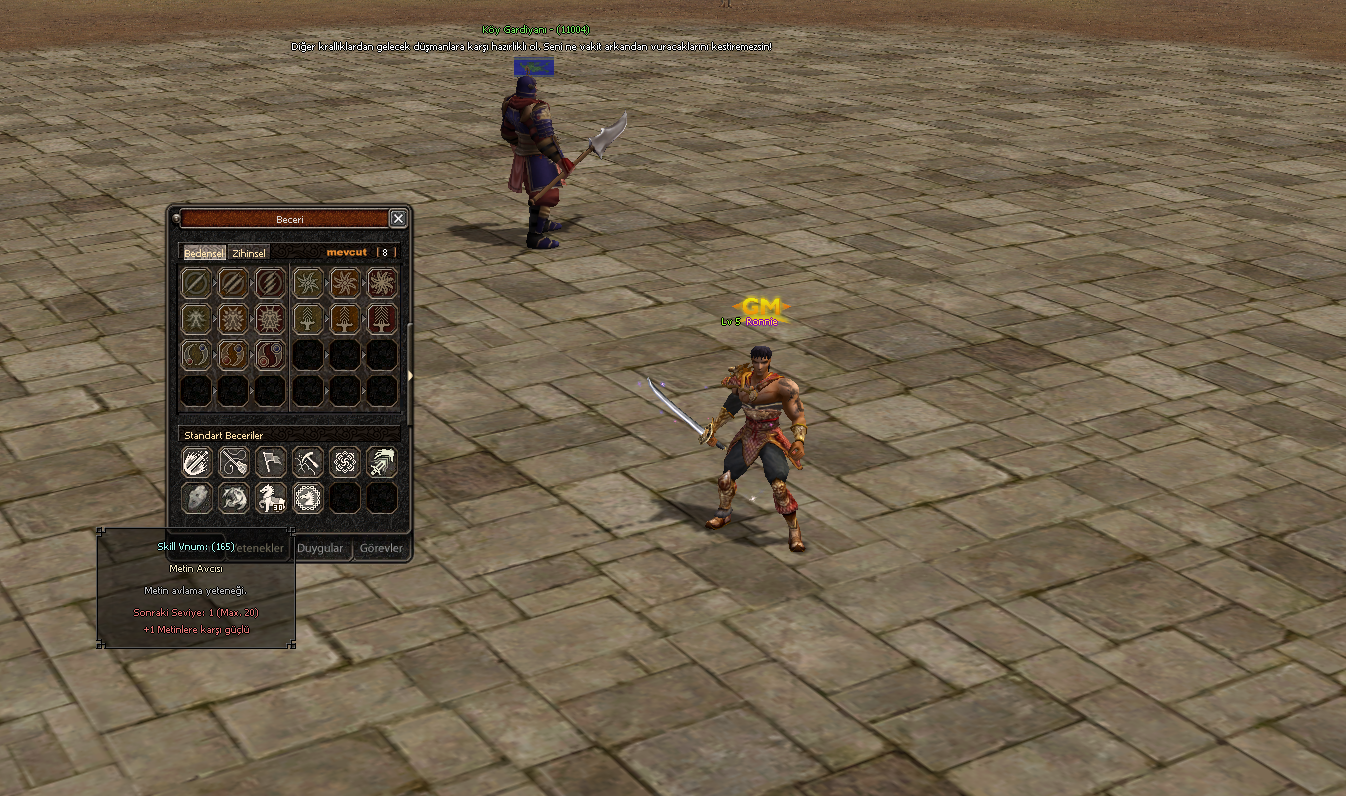This screenshot has width=1346, height=796.
Task: Choose the pickaxe mining skill icon
Action: (308, 461)
